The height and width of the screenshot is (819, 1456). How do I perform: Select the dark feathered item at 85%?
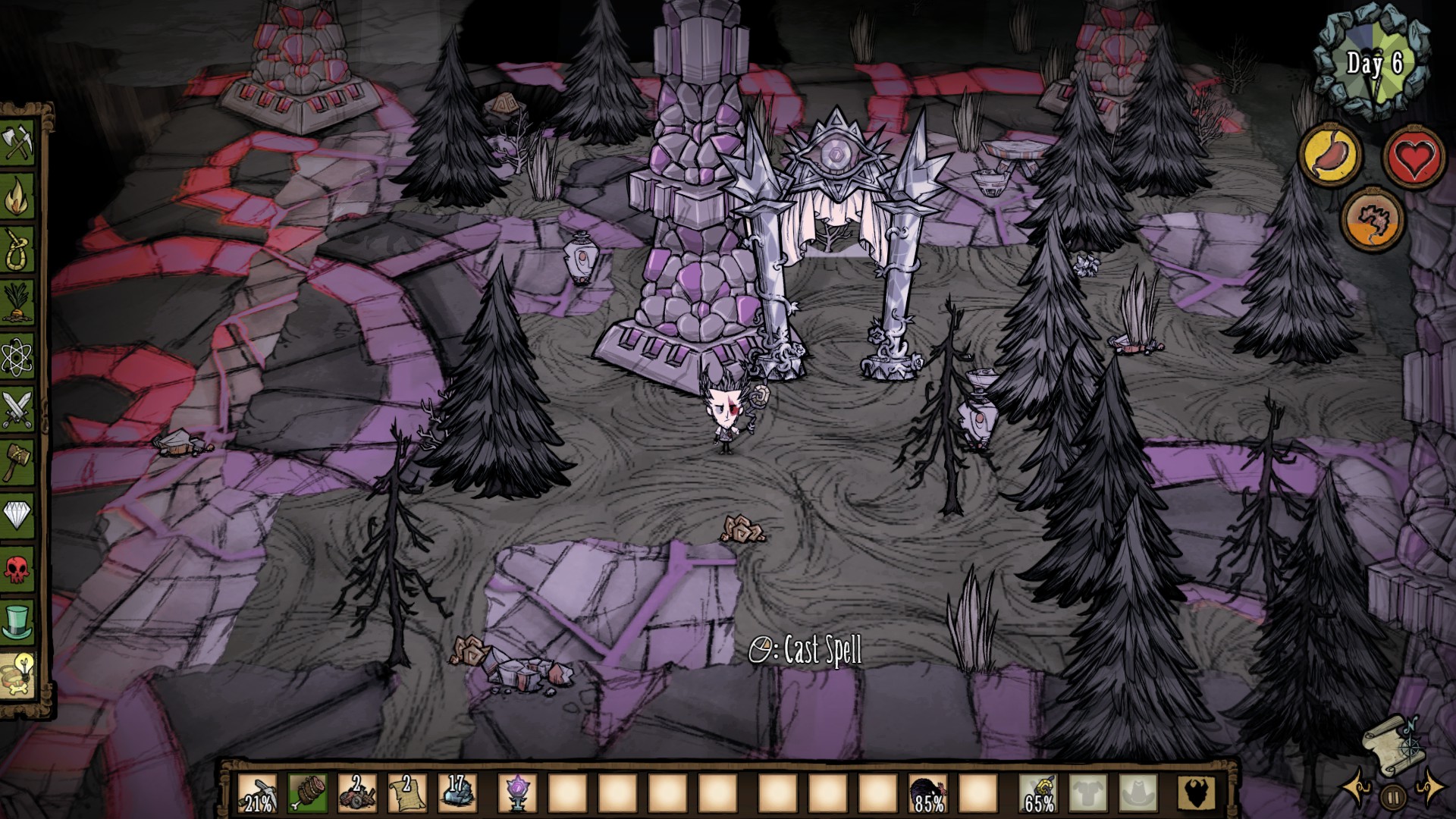(x=927, y=793)
